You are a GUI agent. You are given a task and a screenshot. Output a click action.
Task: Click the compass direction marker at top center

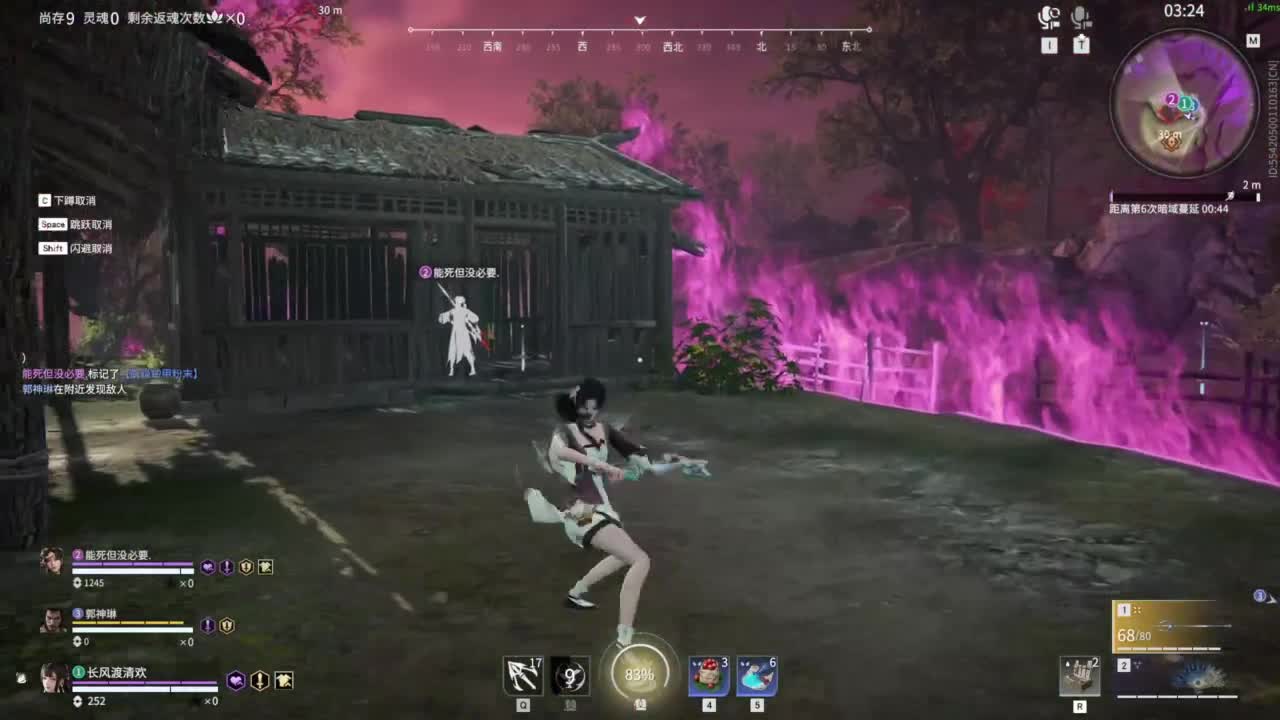pos(638,19)
